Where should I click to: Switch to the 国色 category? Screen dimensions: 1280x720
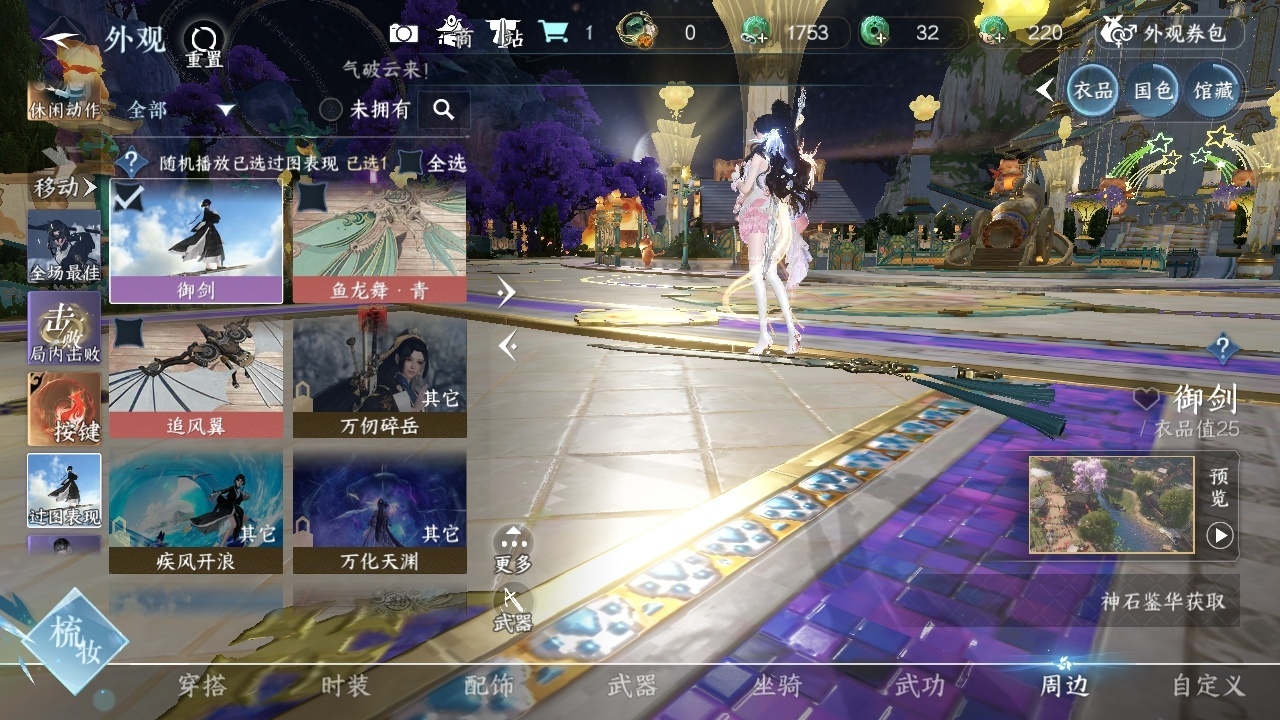tap(1152, 90)
